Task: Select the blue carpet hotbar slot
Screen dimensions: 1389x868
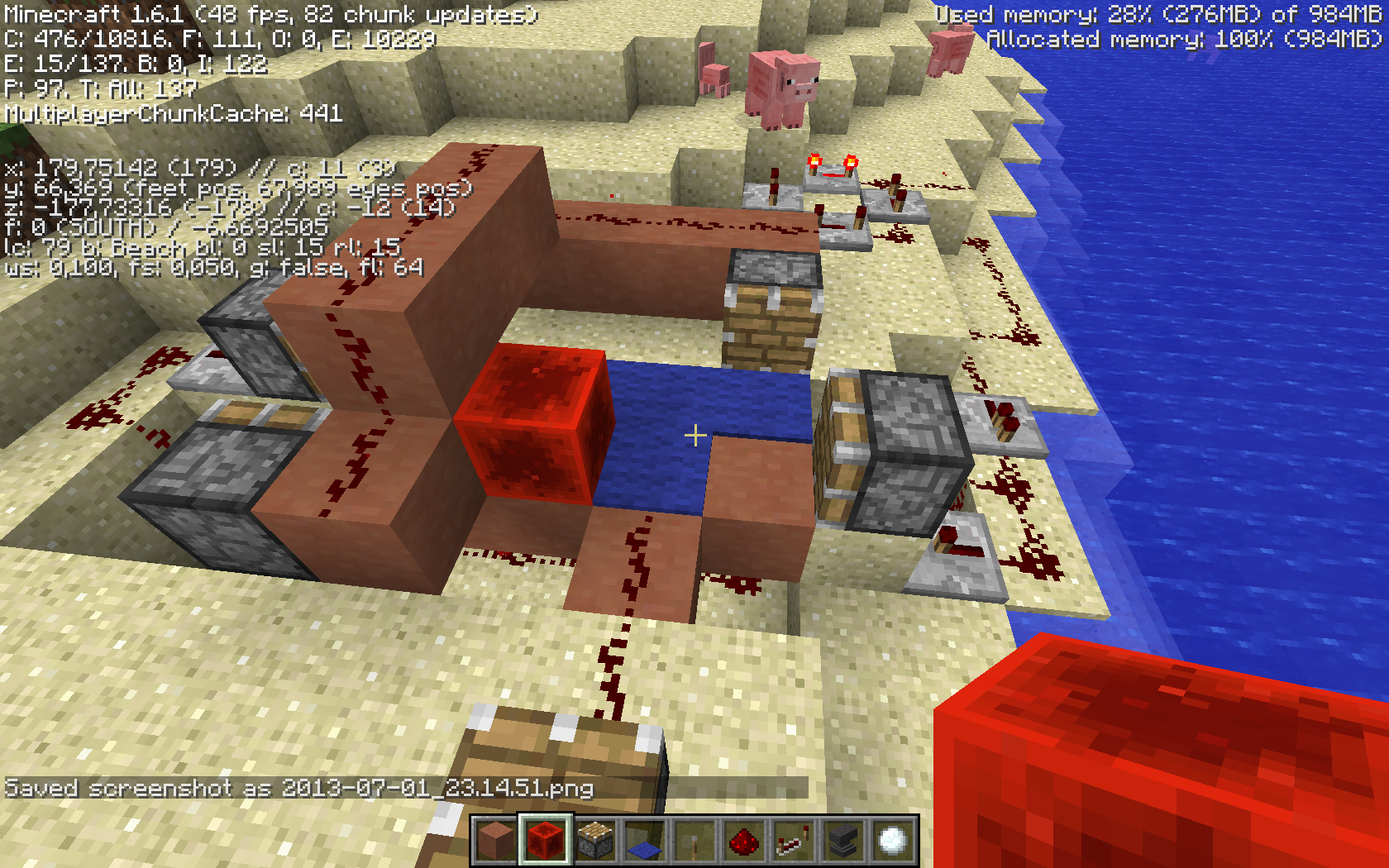Action: (645, 841)
